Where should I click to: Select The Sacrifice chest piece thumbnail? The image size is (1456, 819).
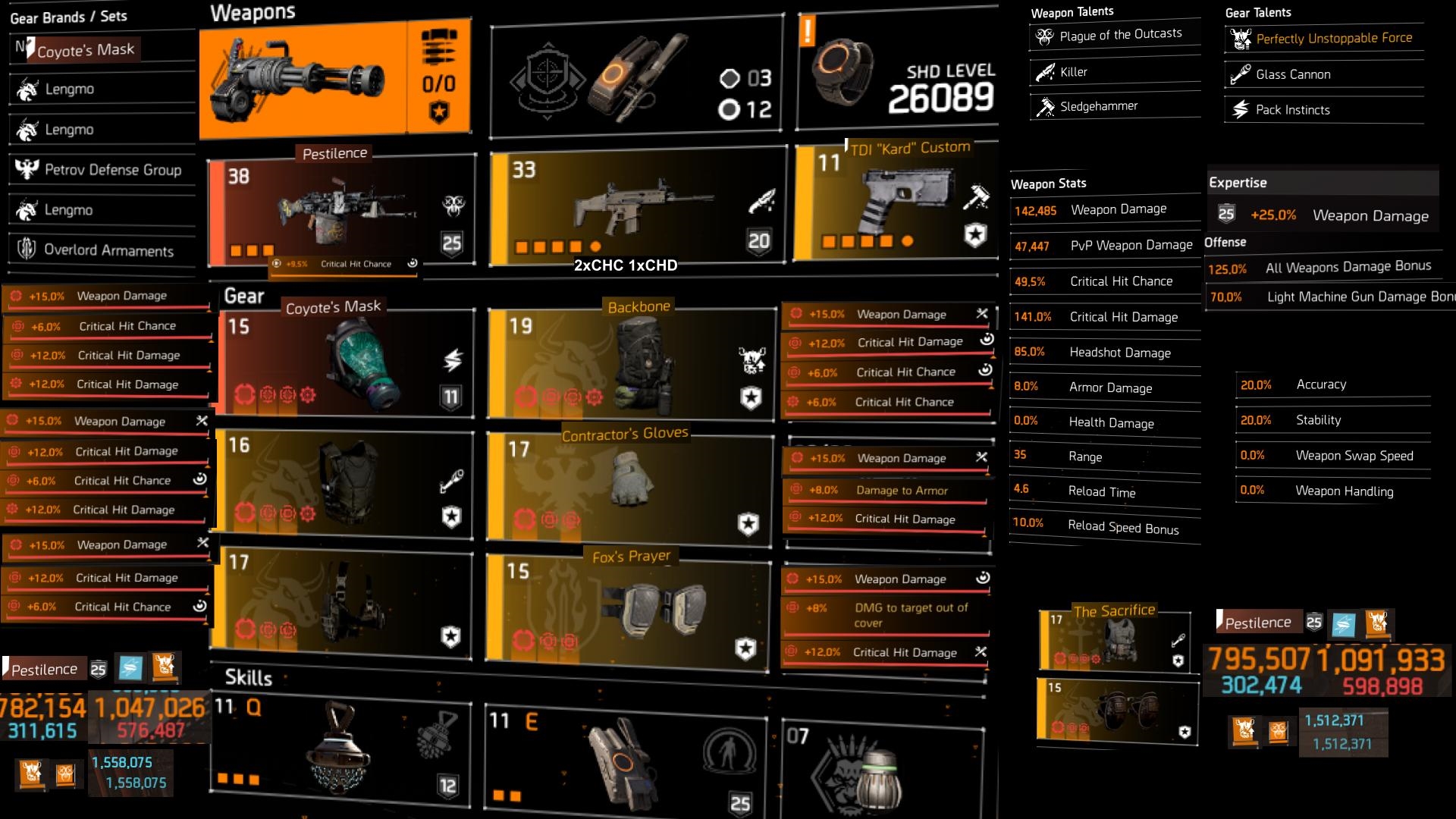pos(1113,642)
